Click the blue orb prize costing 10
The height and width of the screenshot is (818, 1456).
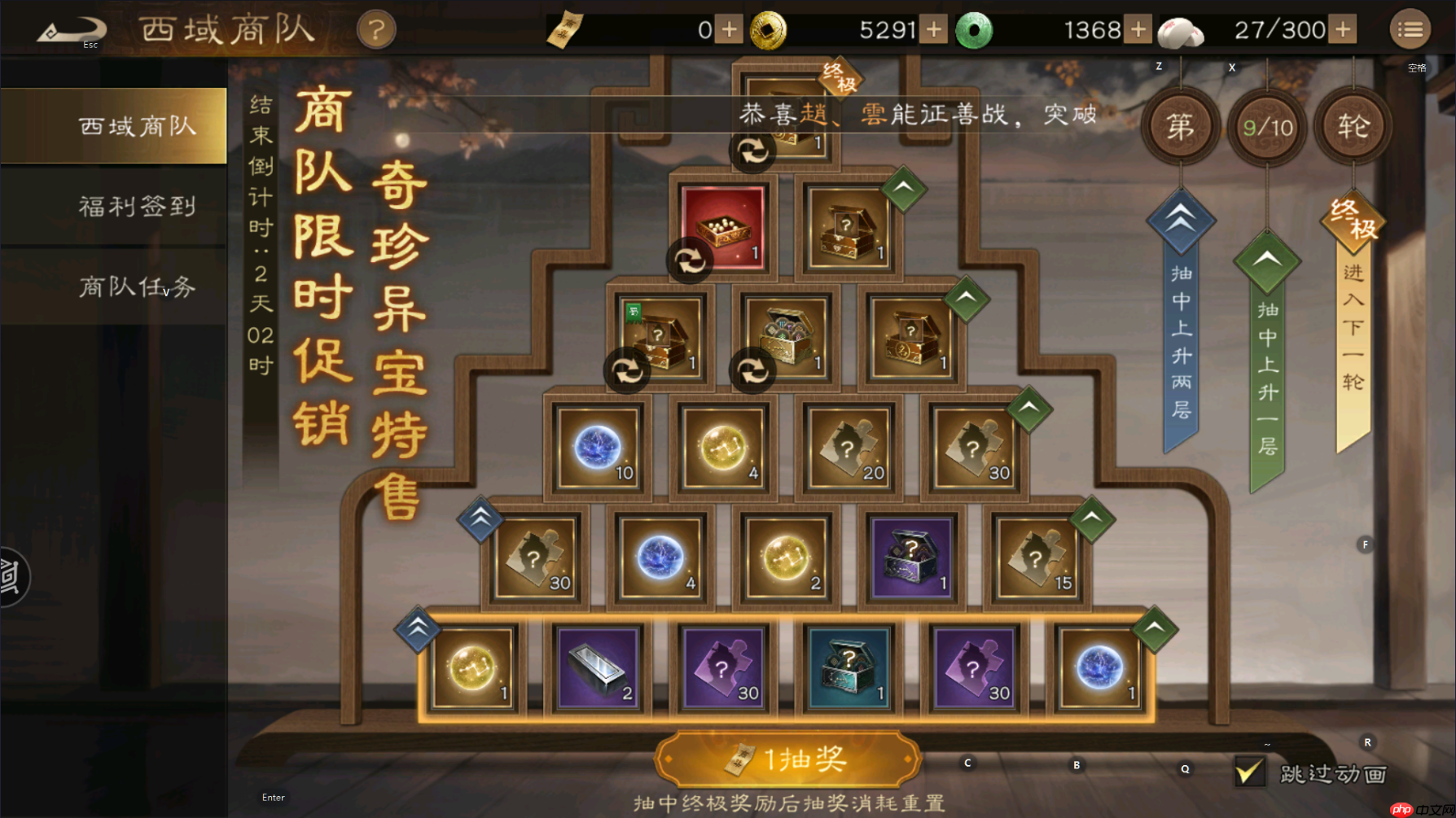pos(599,446)
